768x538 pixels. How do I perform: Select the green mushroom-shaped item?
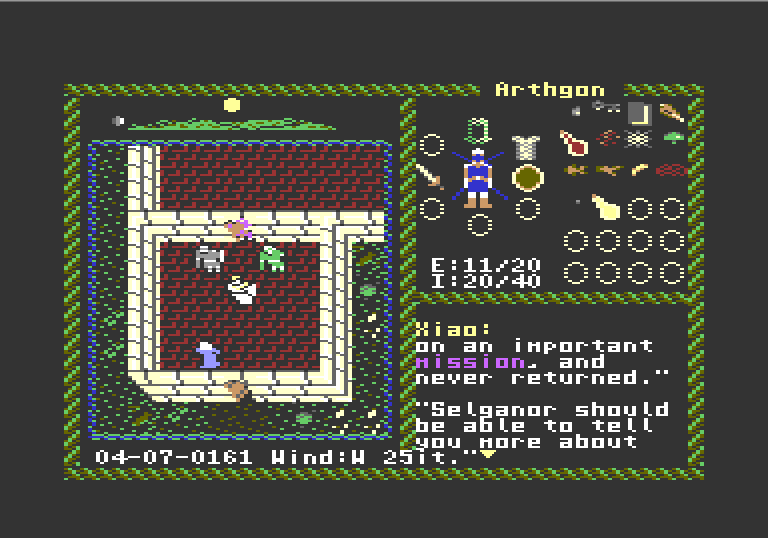tap(673, 139)
